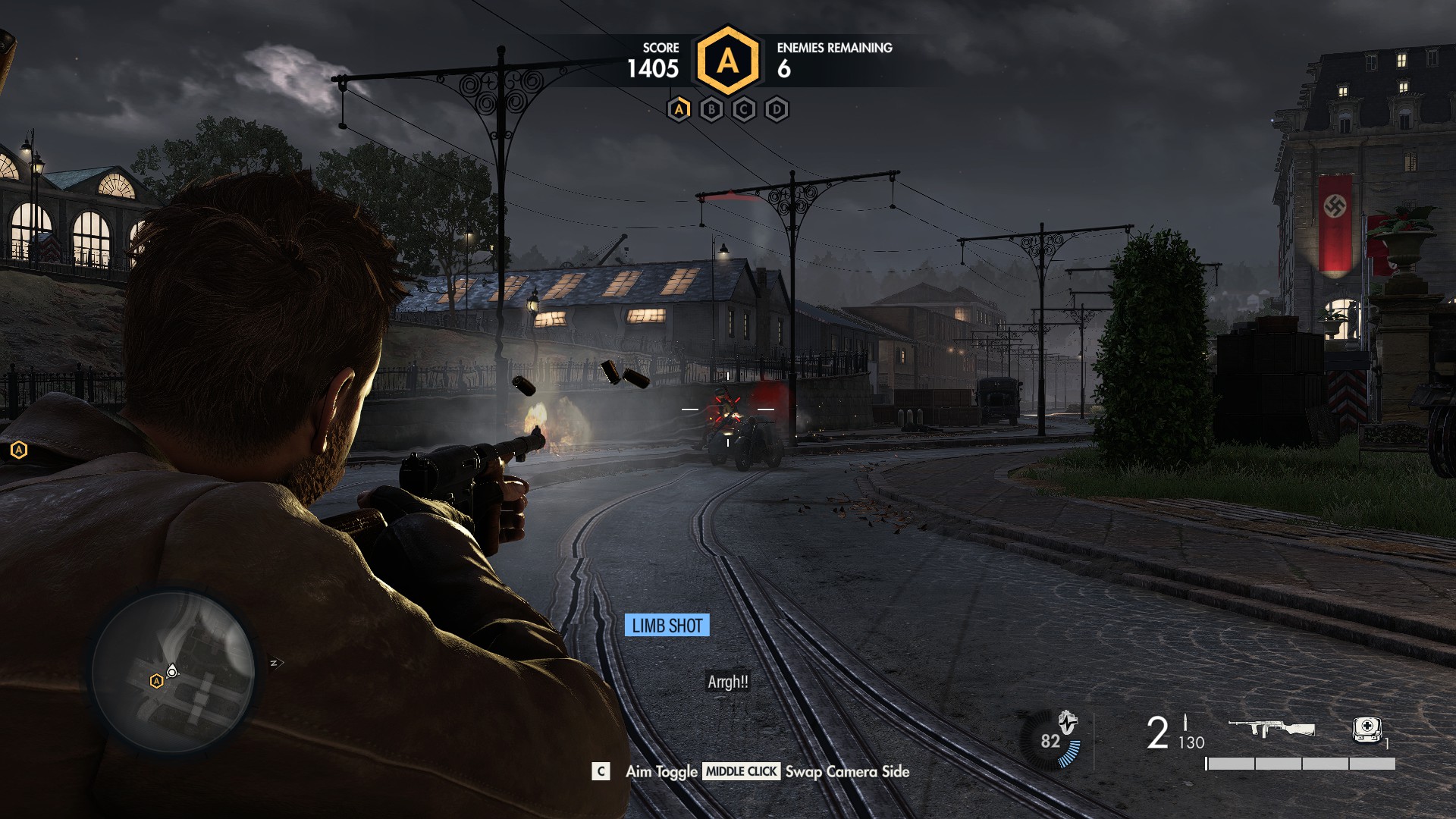Open the circular minimap
This screenshot has height=819, width=1456.
(173, 673)
